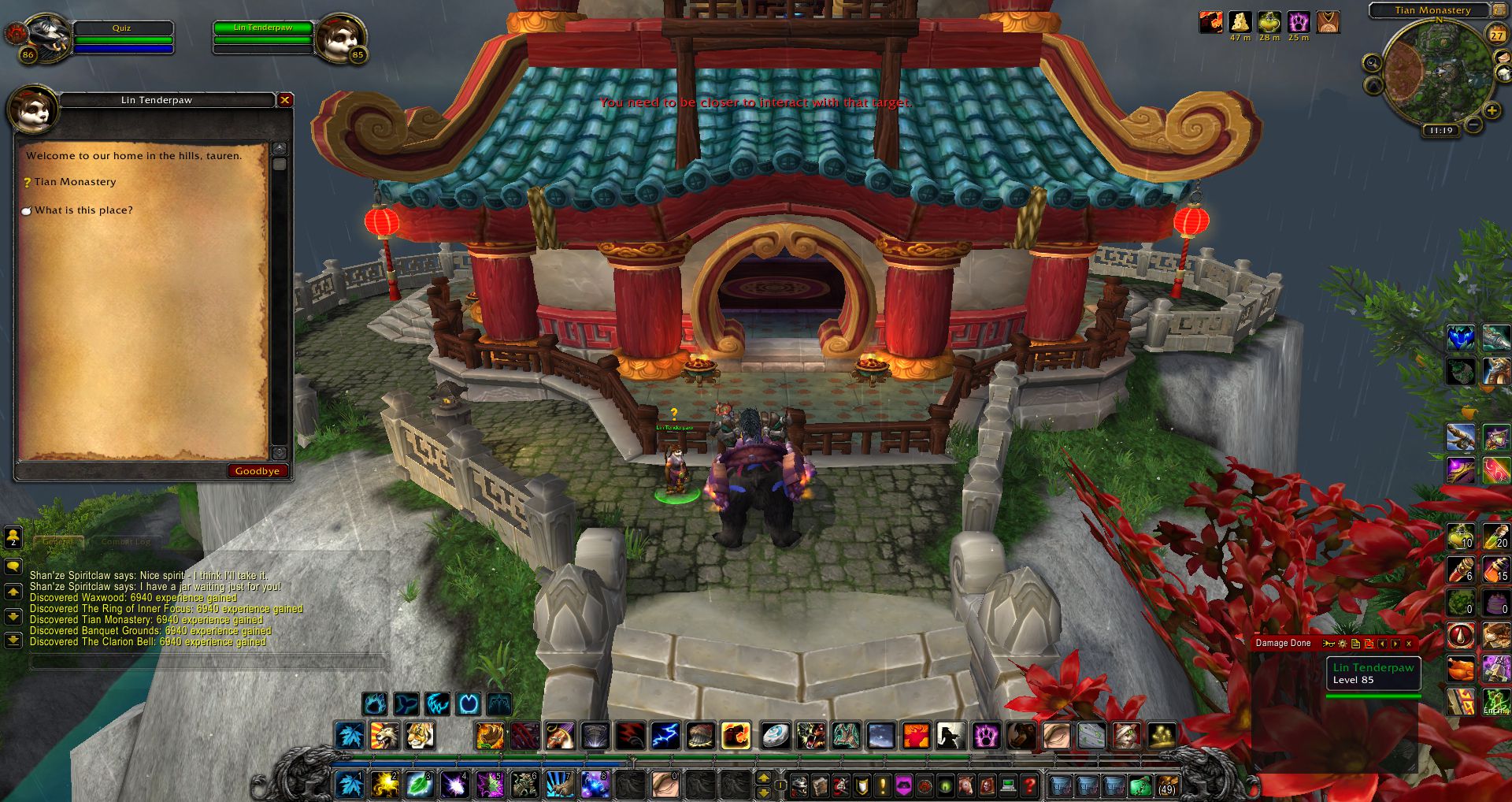Click the Goodbye button
The image size is (1512, 802).
257,471
